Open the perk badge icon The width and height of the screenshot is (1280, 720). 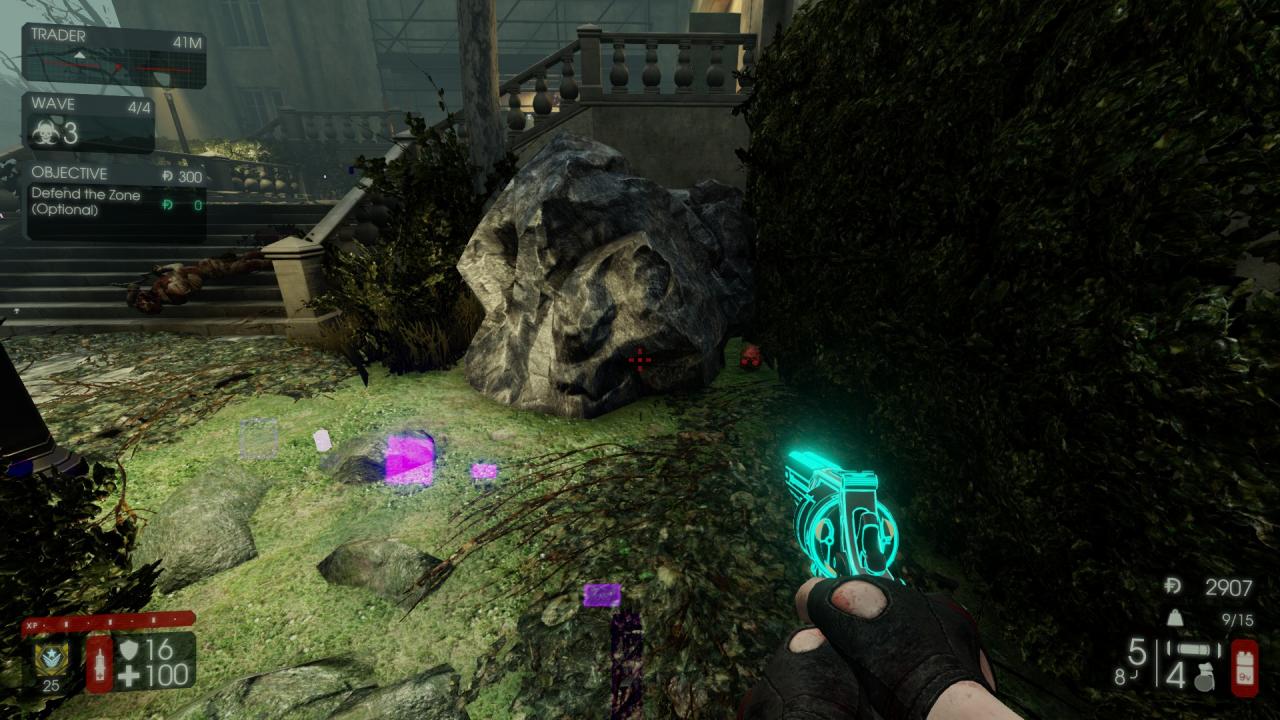(49, 656)
